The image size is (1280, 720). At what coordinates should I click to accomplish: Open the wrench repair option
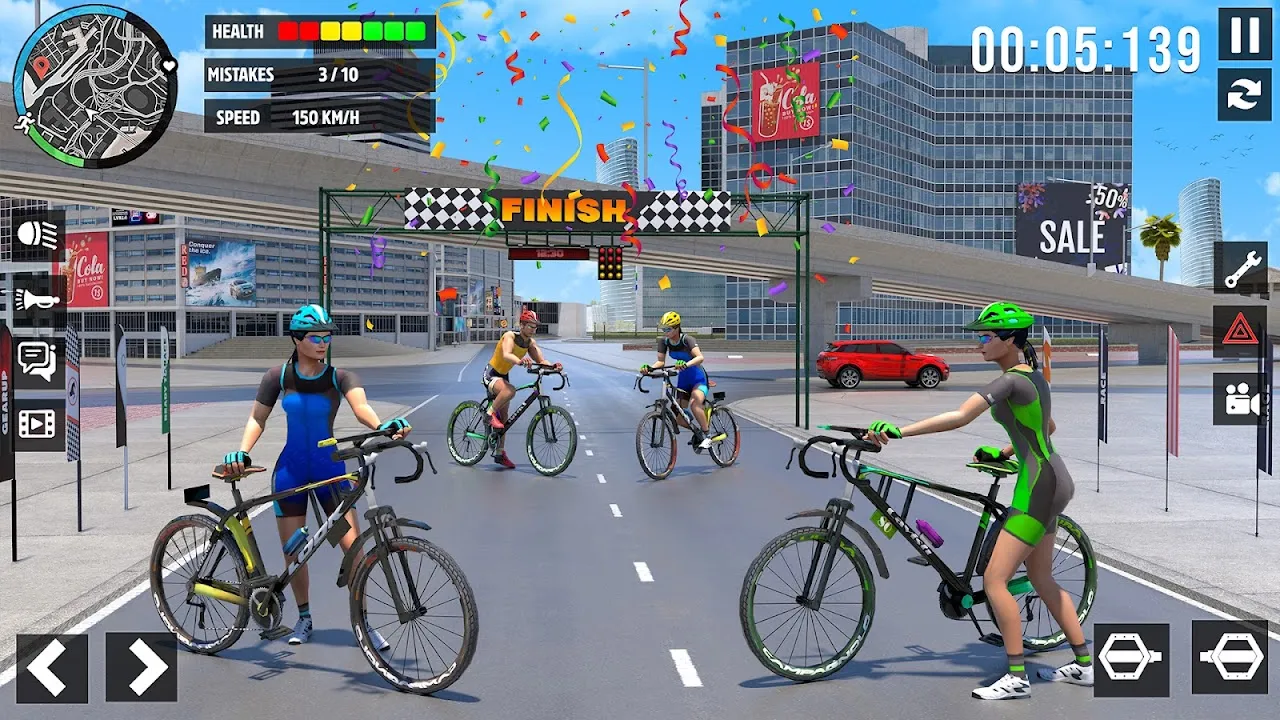[x=1240, y=268]
